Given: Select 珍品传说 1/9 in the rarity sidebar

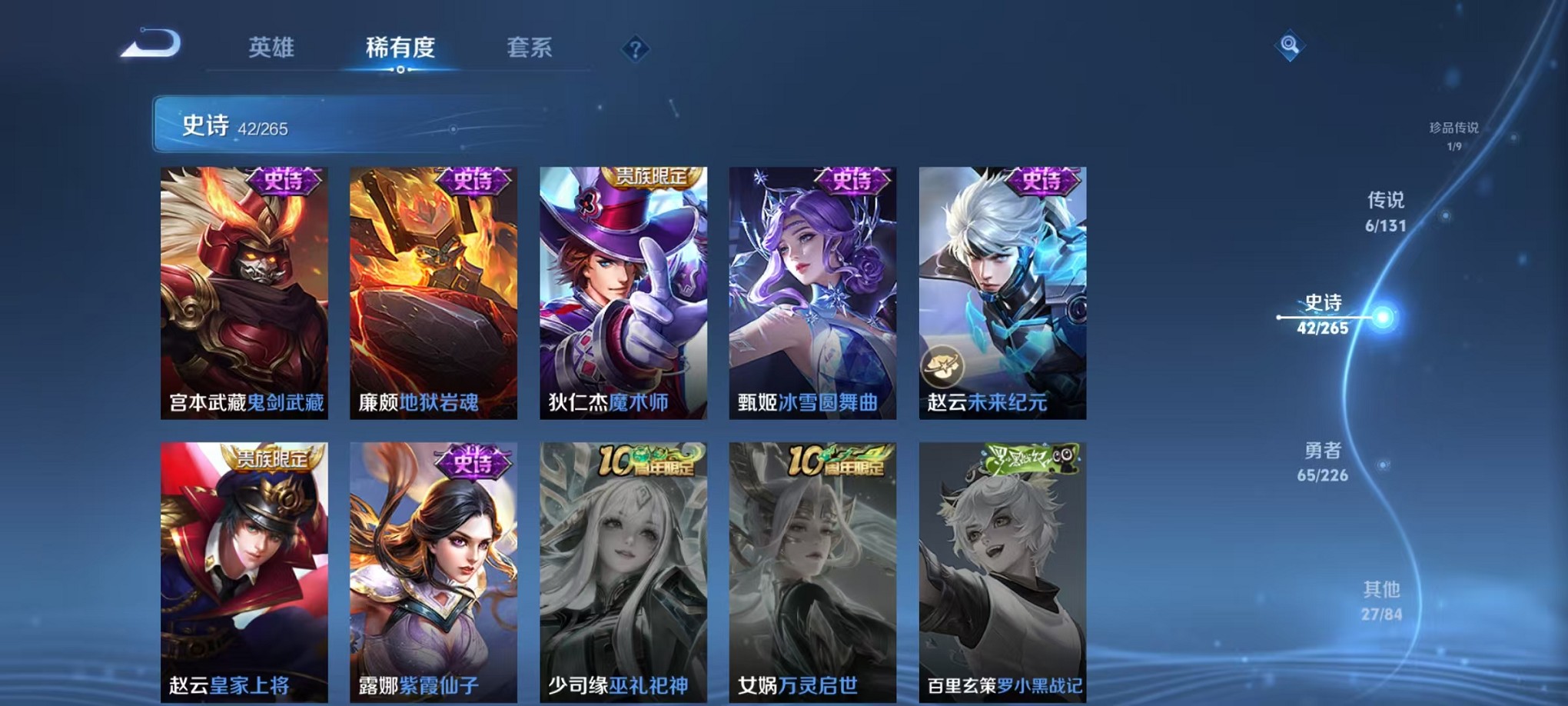Looking at the screenshot, I should 1453,131.
